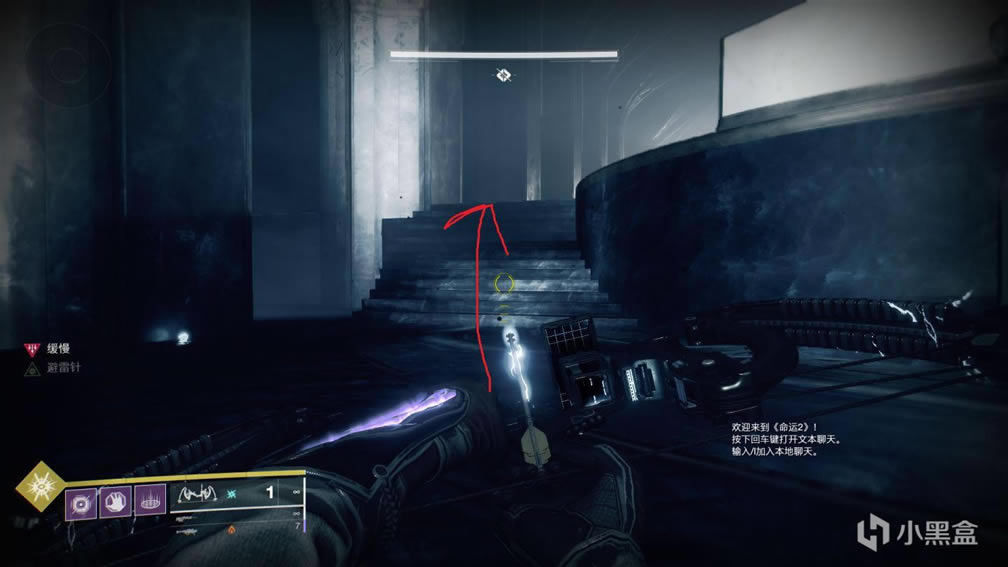The height and width of the screenshot is (567, 1008).
Task: Use the purple hand melee ability icon
Action: (x=116, y=500)
